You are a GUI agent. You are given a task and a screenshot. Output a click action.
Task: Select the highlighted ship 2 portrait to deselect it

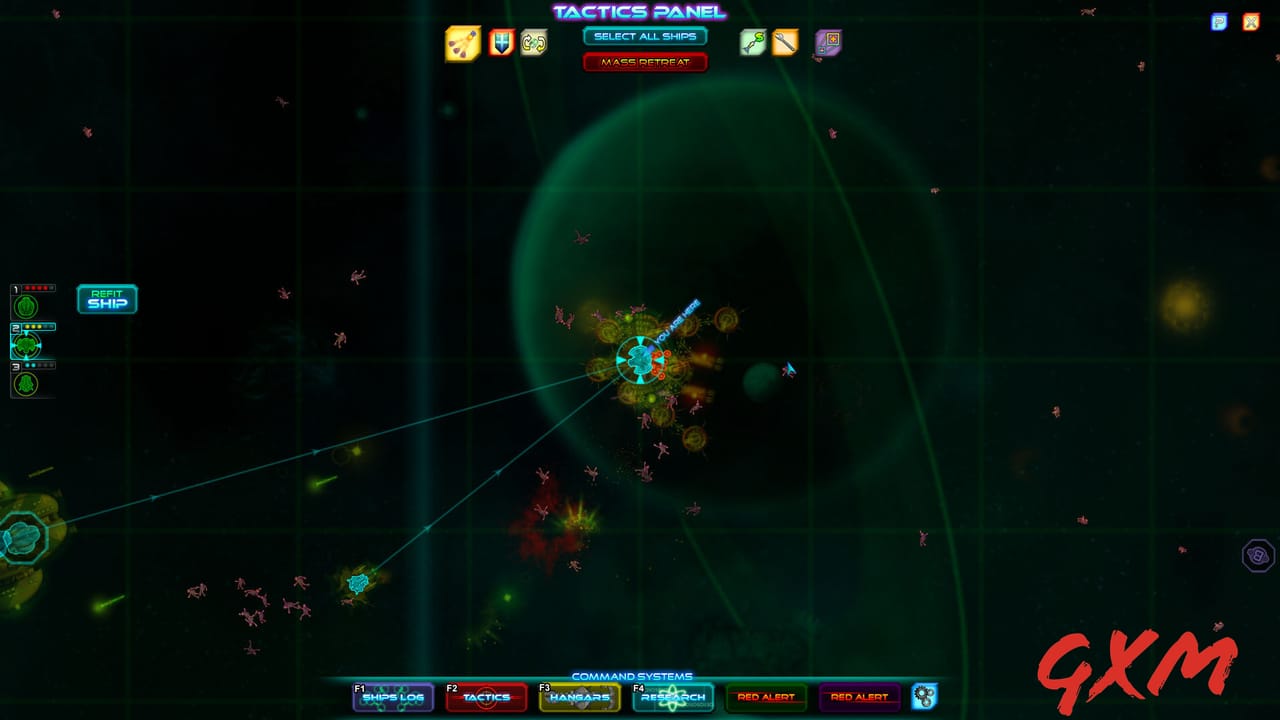point(28,344)
